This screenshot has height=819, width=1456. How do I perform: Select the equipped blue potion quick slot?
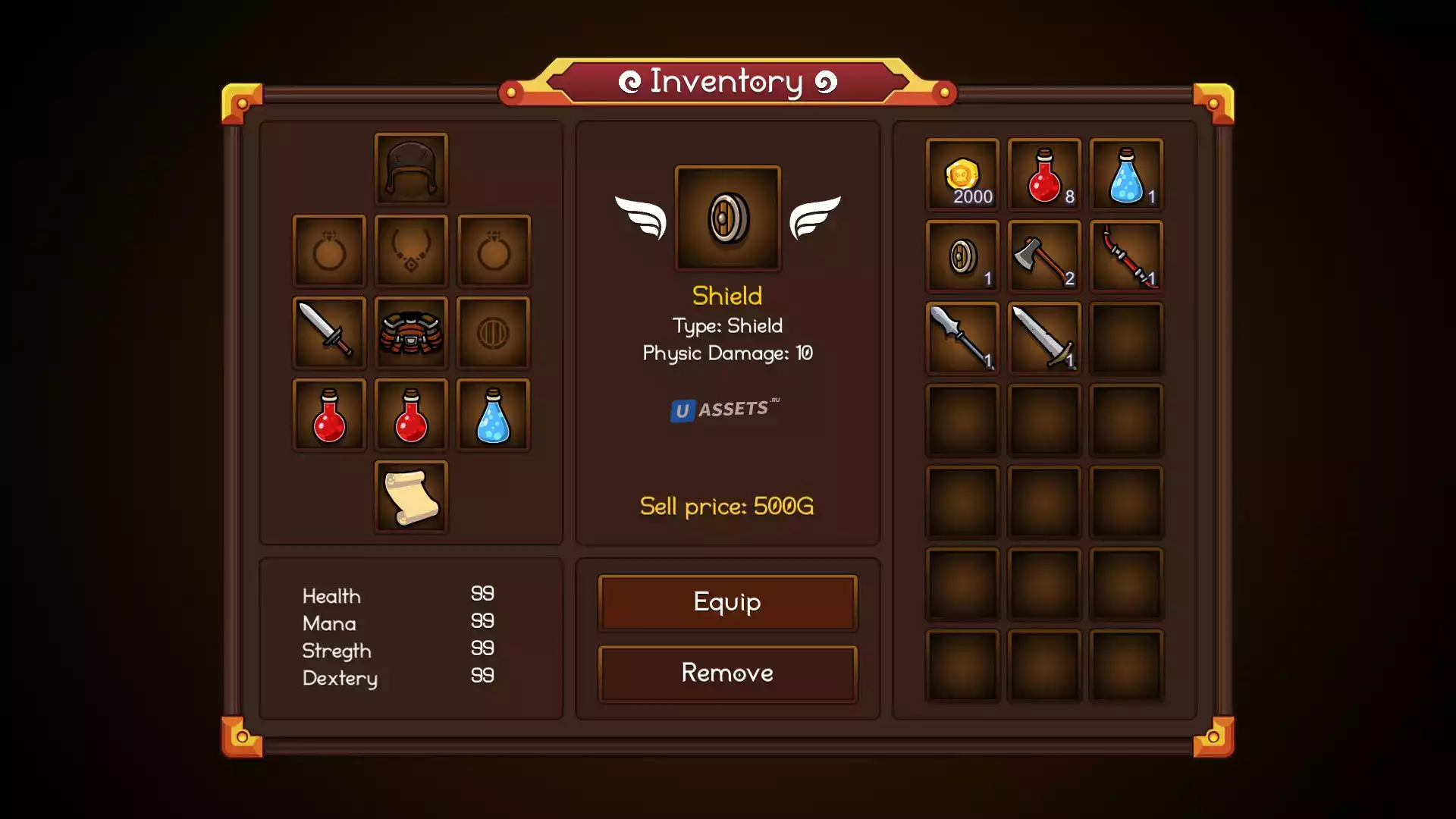(493, 414)
